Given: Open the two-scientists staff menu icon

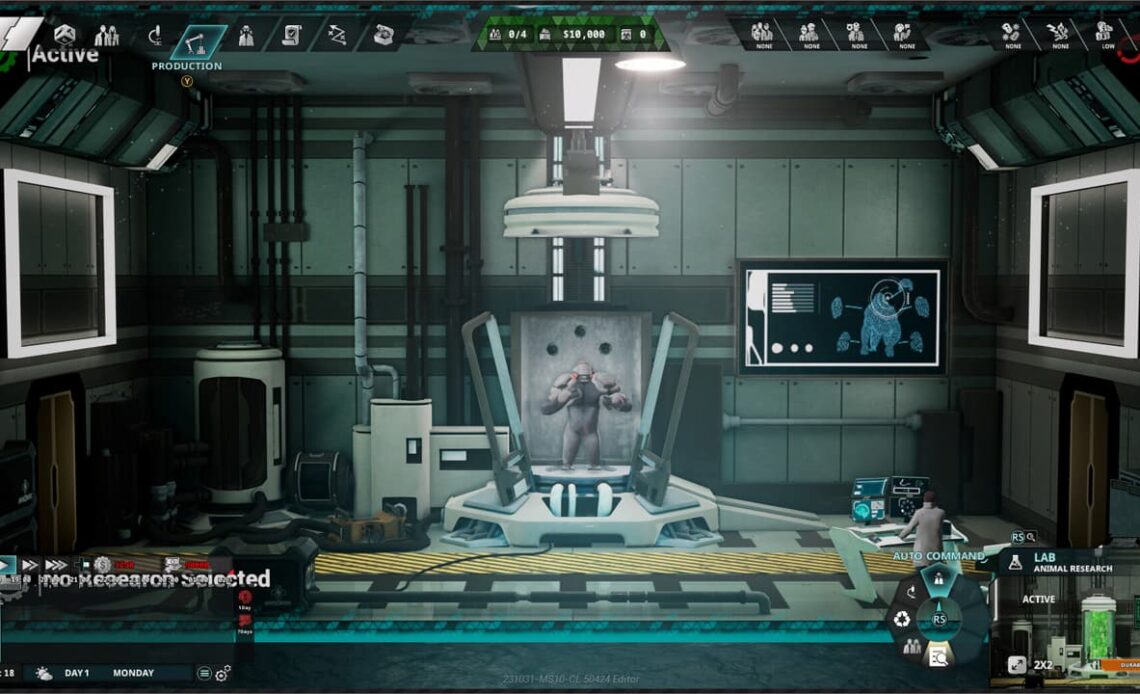Looking at the screenshot, I should (106, 36).
